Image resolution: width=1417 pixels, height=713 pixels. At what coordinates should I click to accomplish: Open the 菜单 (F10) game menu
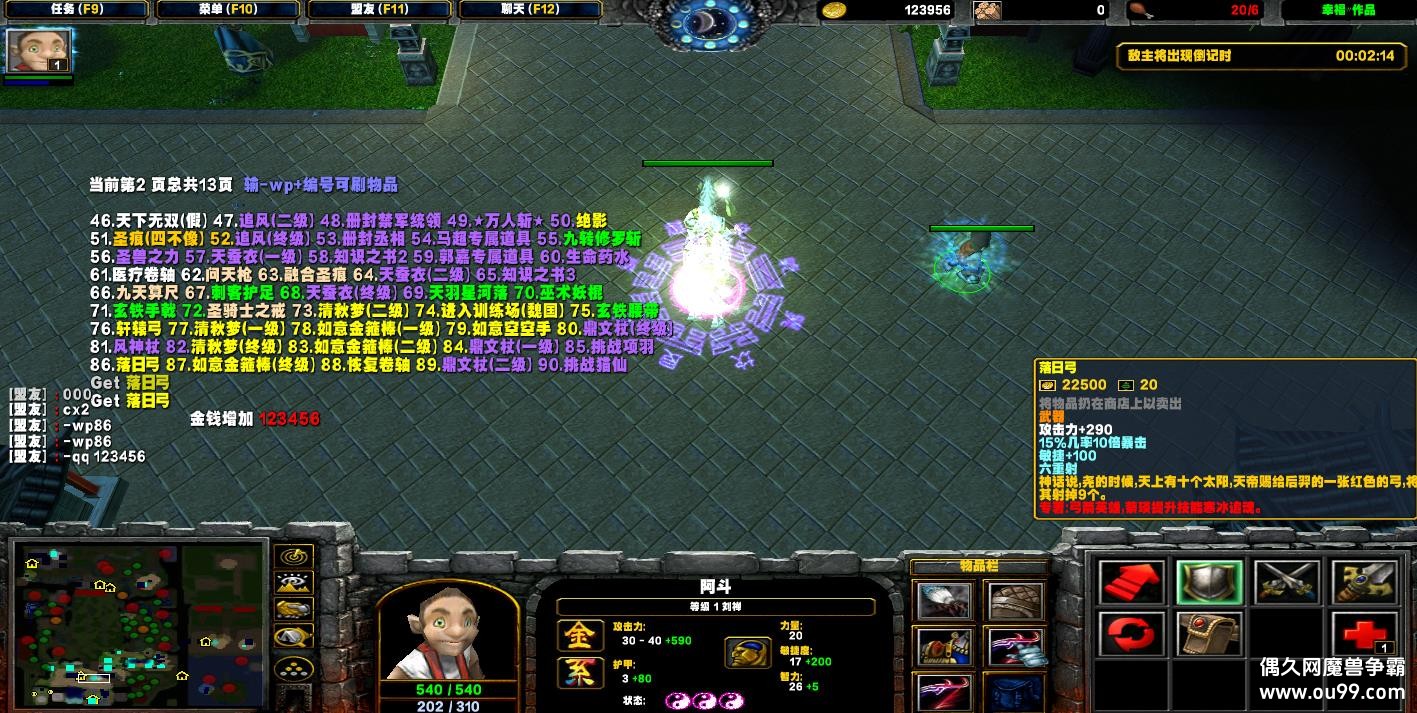pyautogui.click(x=227, y=10)
